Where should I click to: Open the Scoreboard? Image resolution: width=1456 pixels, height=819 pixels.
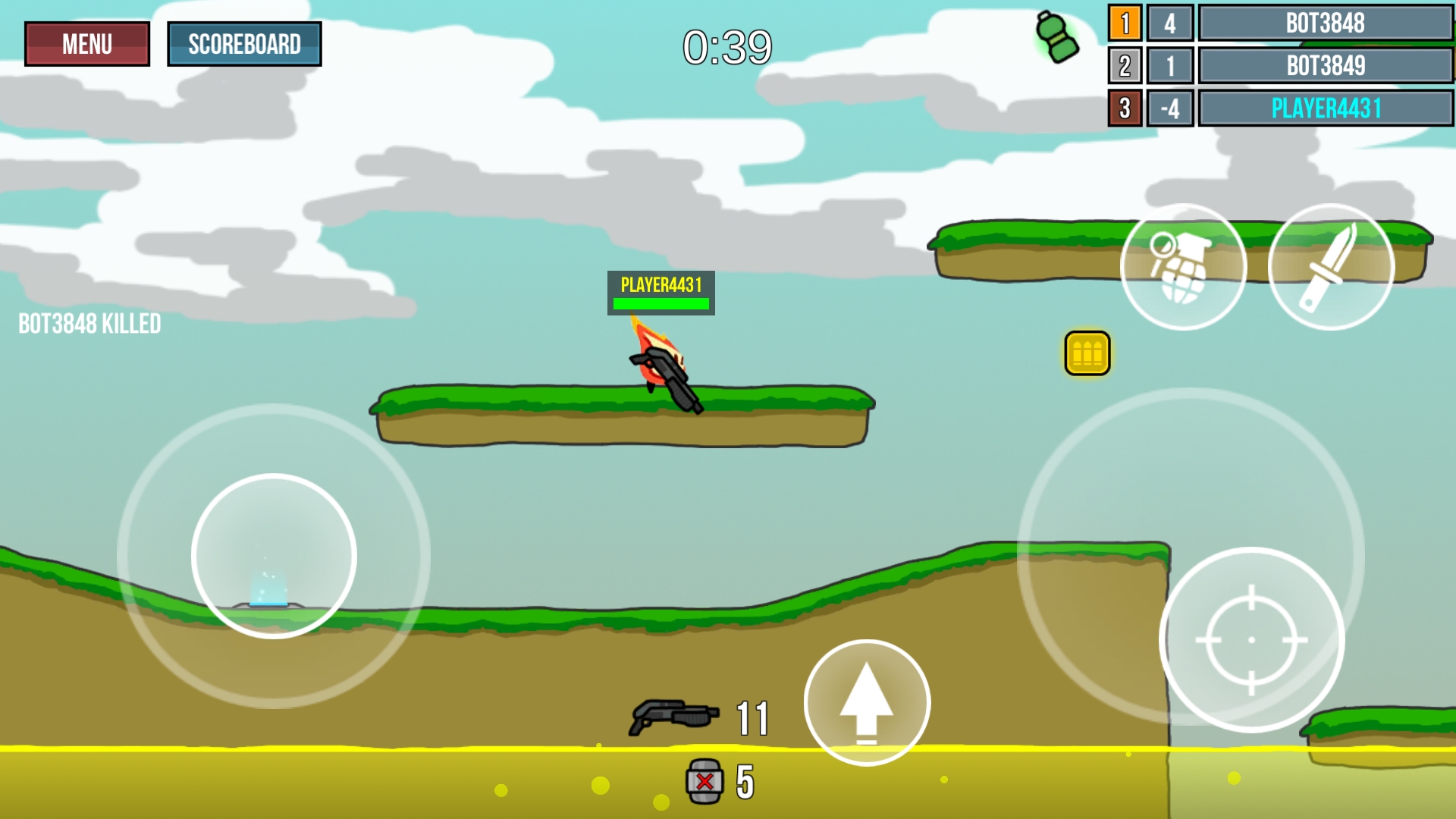point(245,43)
